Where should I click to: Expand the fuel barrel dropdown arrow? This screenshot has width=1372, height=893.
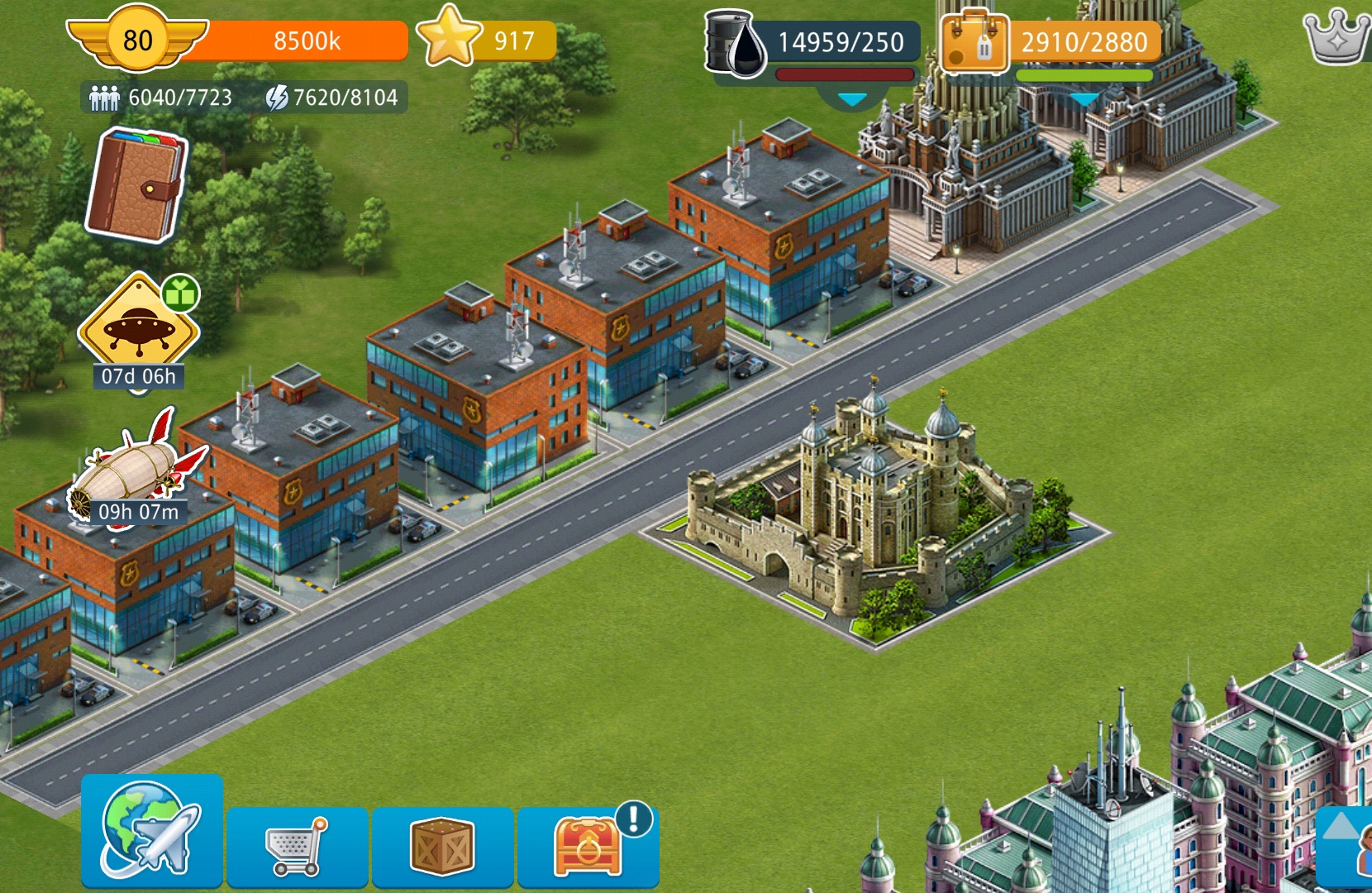click(852, 100)
